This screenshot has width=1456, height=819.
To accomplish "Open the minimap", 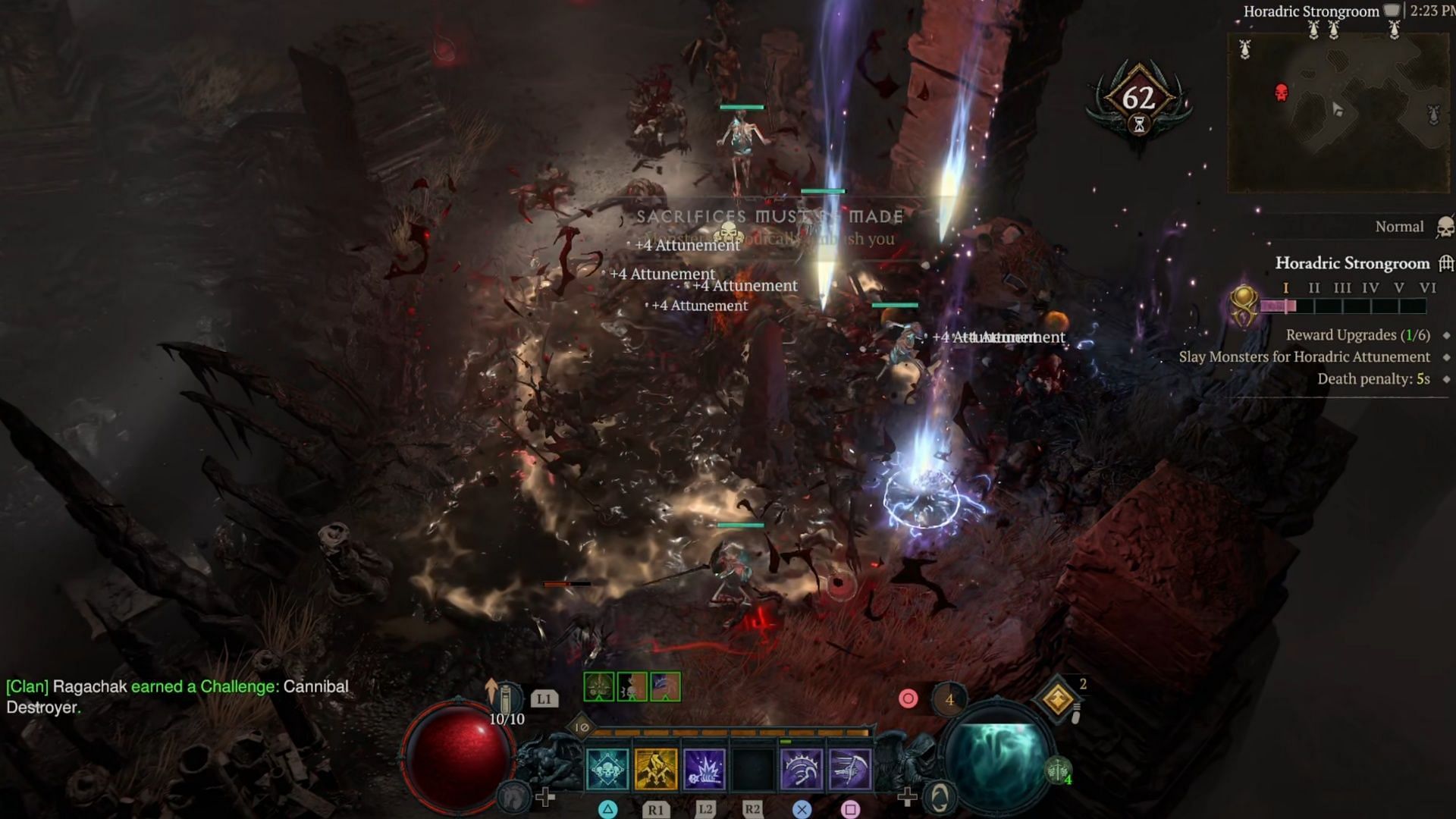I will (1338, 112).
